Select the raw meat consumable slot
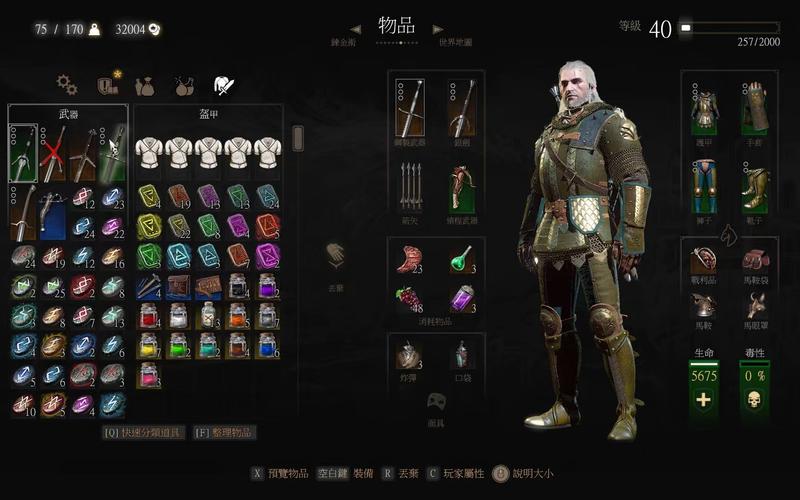 tap(410, 258)
